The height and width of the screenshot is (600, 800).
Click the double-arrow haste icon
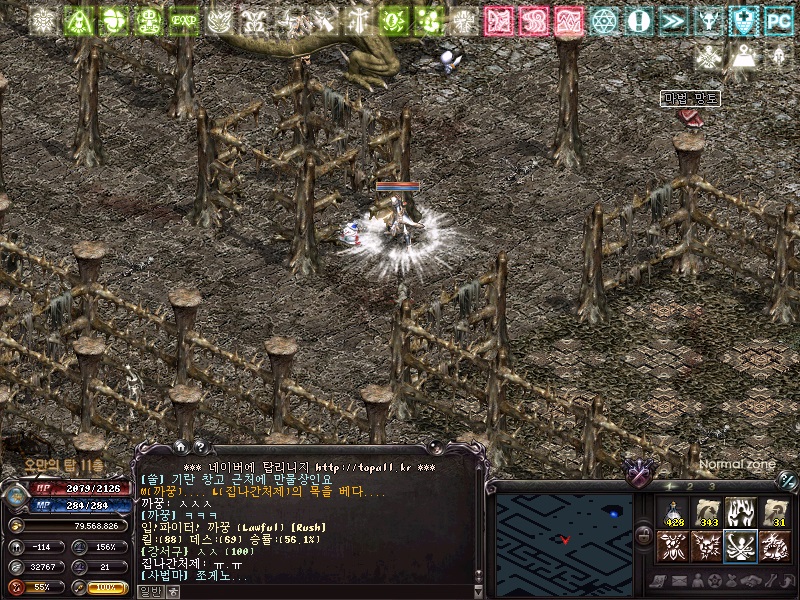(674, 20)
